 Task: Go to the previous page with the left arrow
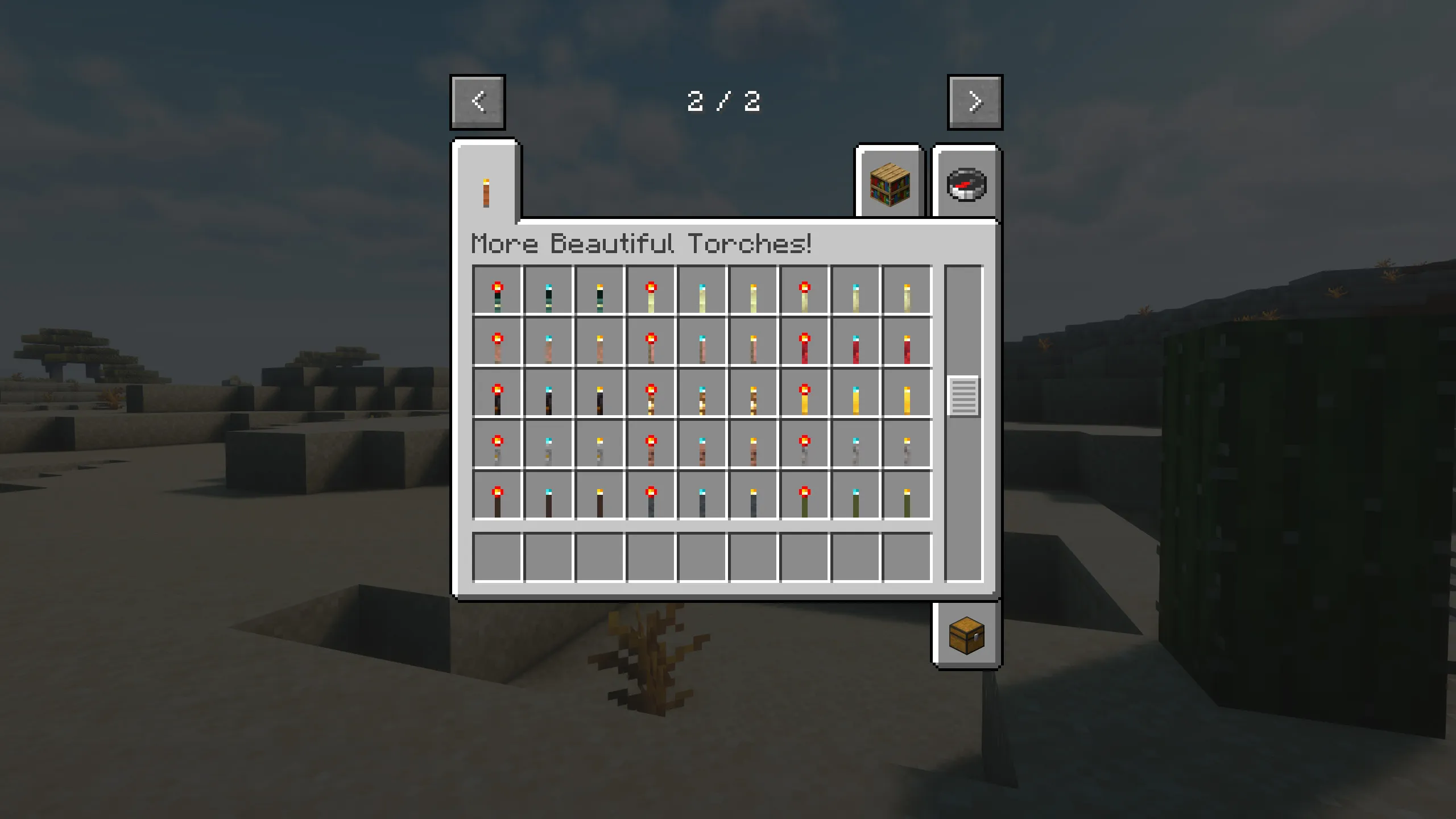coord(478,102)
